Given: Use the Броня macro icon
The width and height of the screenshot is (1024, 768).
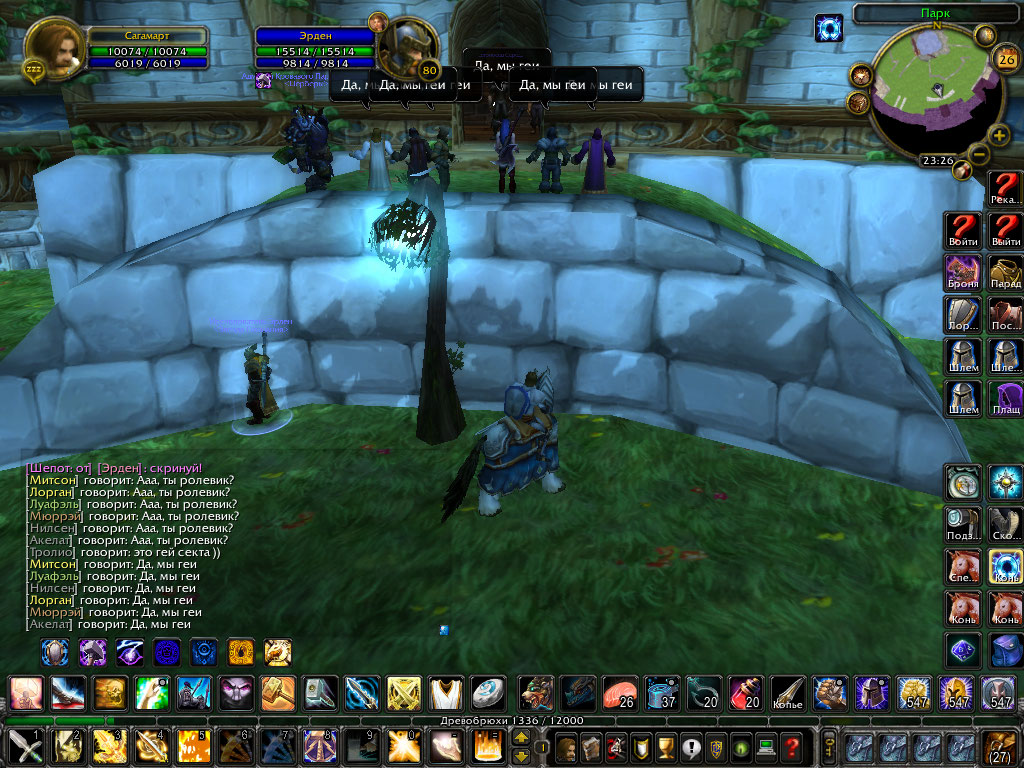Looking at the screenshot, I should click(964, 273).
